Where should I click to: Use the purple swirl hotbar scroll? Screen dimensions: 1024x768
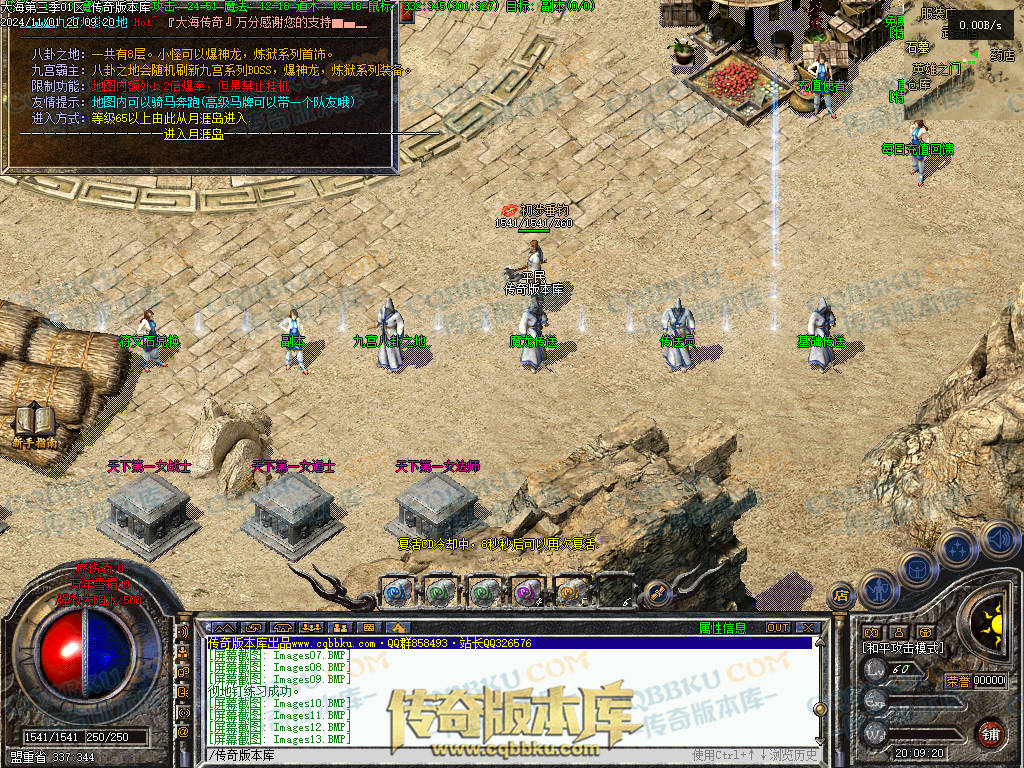tap(527, 591)
